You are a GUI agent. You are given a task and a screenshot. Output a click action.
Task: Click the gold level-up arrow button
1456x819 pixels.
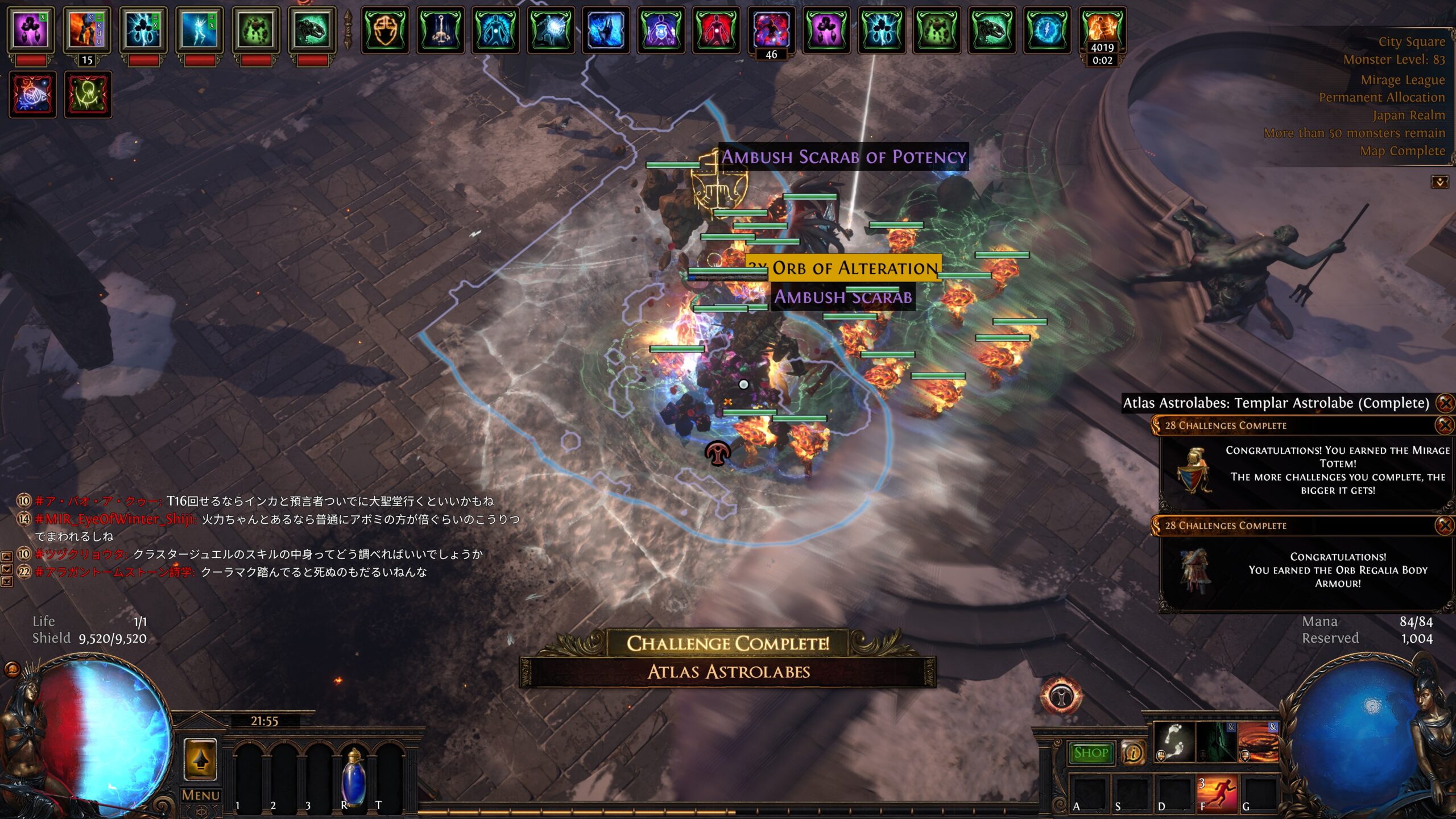pyautogui.click(x=201, y=759)
